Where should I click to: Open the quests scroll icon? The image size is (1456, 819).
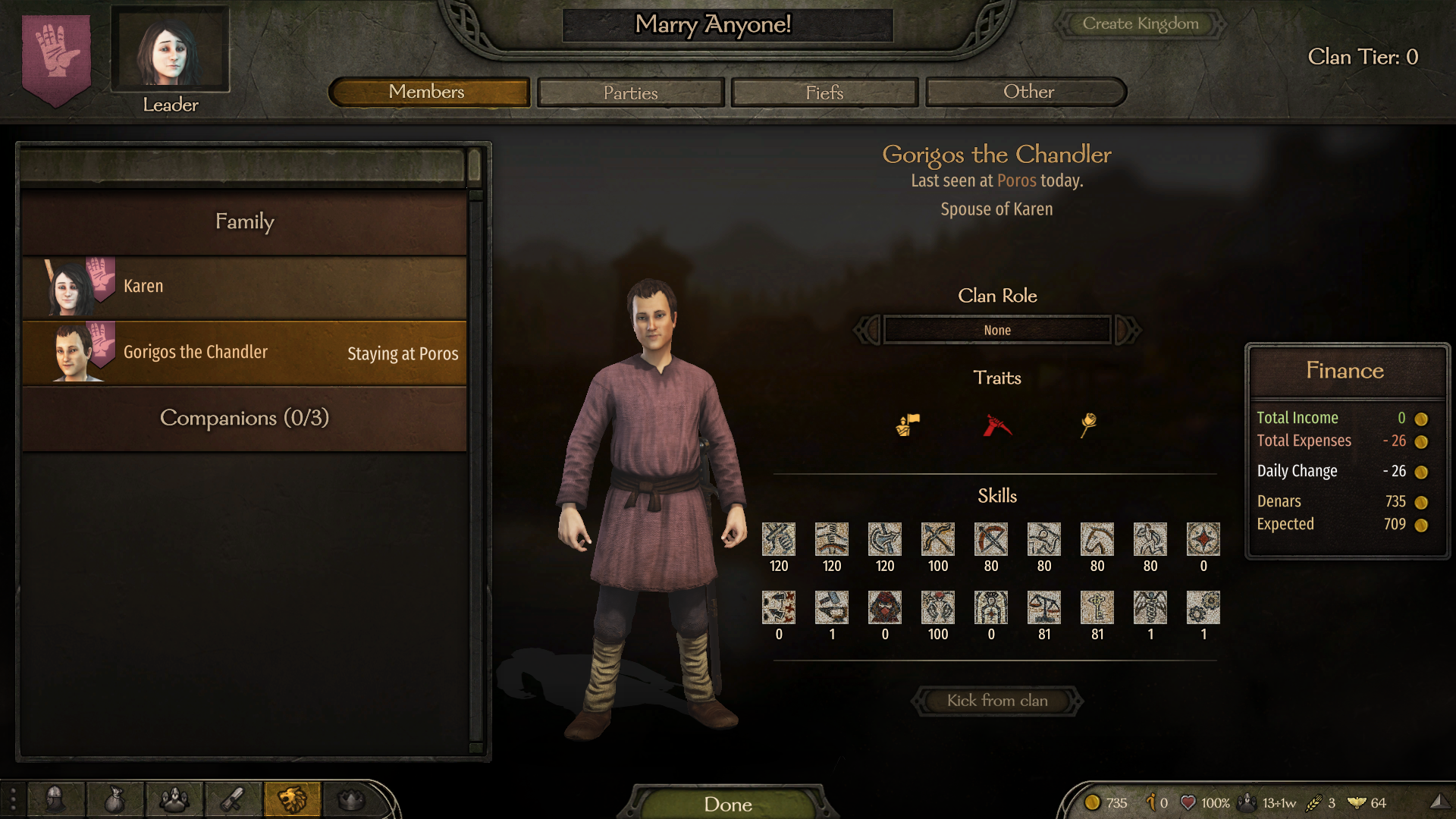tap(233, 799)
